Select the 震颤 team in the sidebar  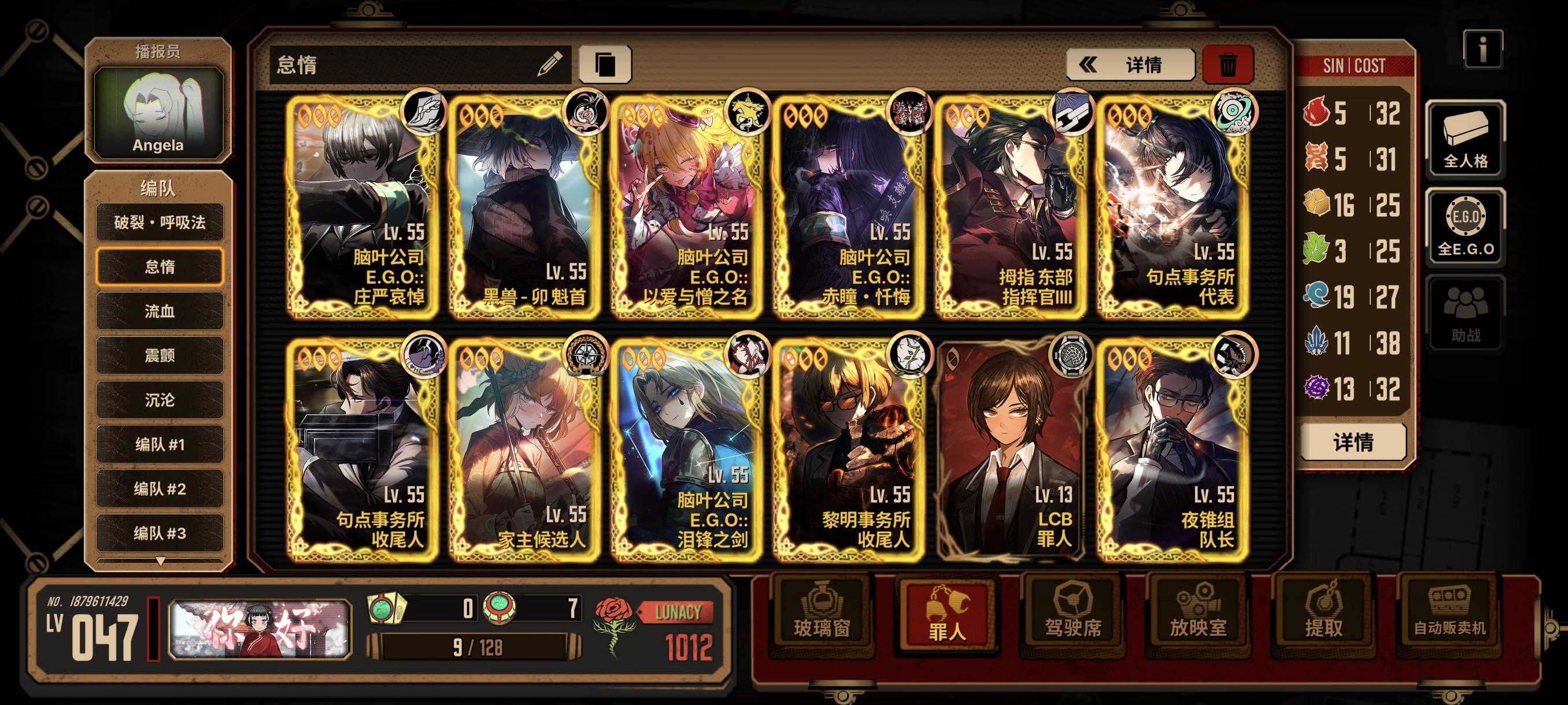click(x=160, y=356)
